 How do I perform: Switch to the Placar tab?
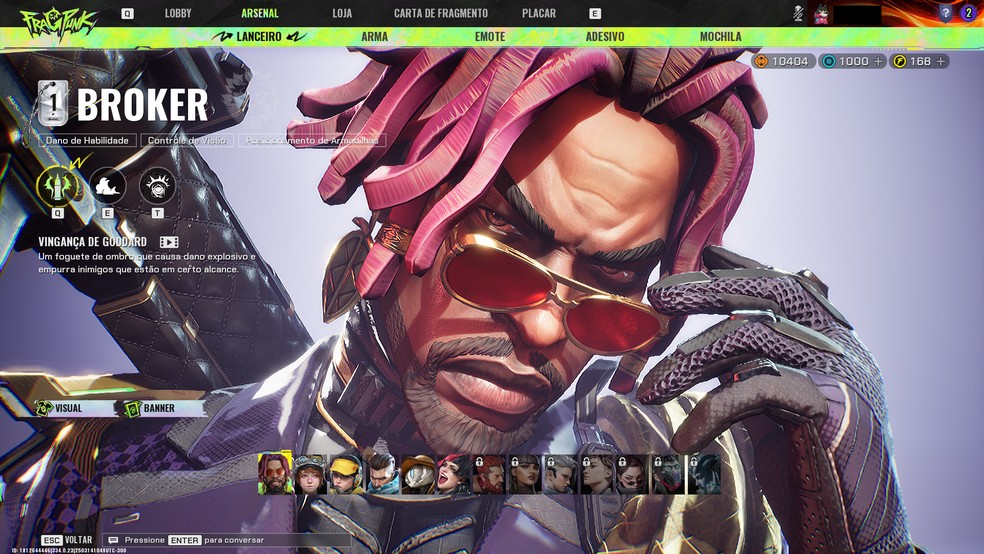[539, 13]
